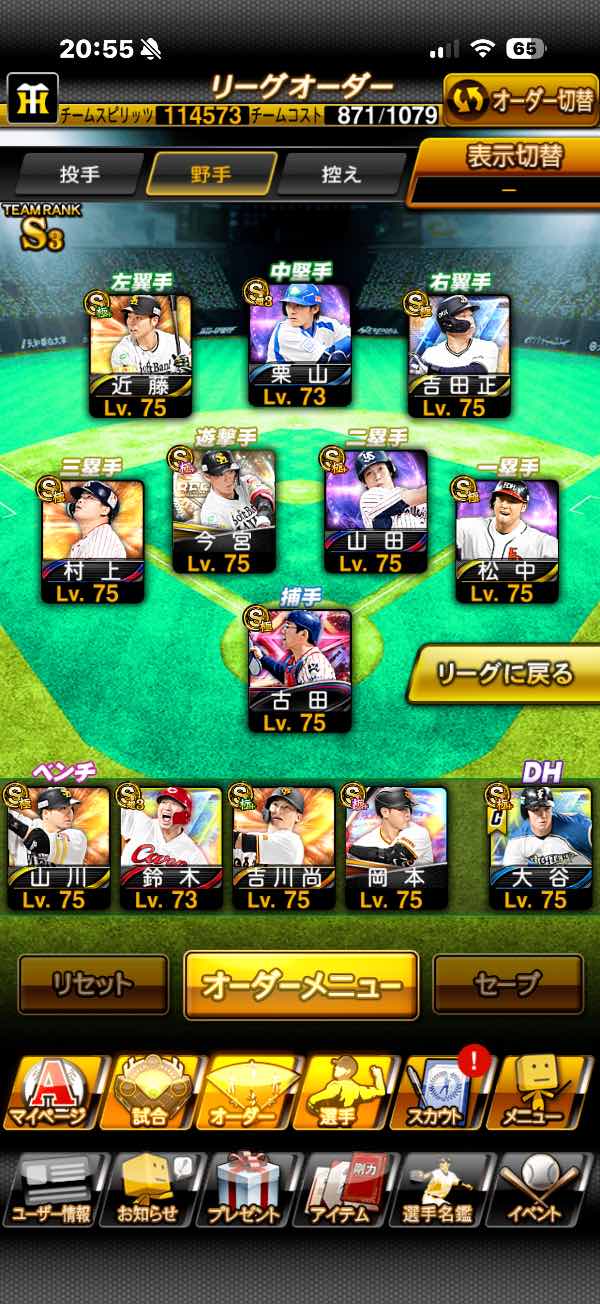Switch to the 控え tab

340,174
